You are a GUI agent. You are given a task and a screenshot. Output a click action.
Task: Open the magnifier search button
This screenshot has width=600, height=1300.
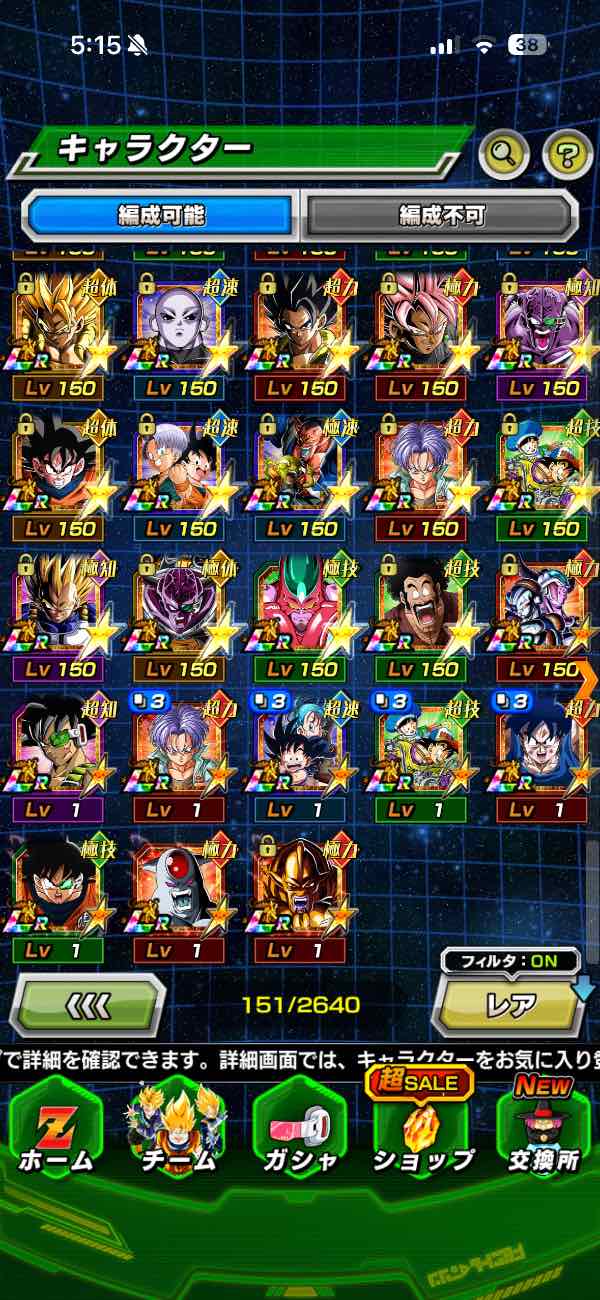tap(504, 153)
